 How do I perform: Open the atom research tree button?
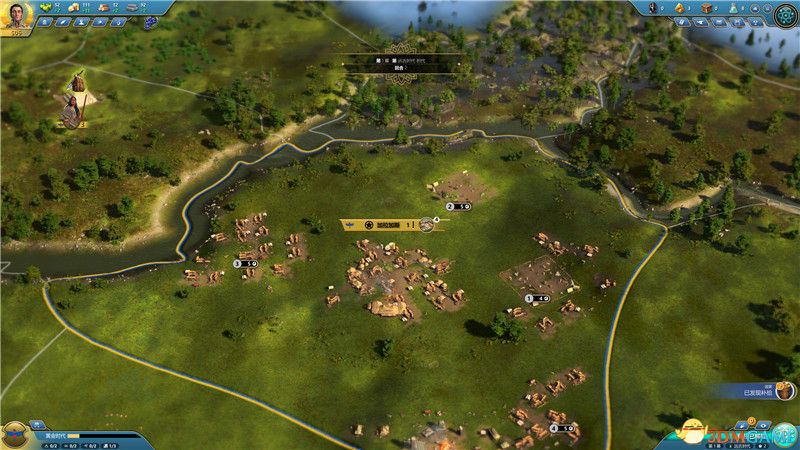pyautogui.click(x=785, y=14)
